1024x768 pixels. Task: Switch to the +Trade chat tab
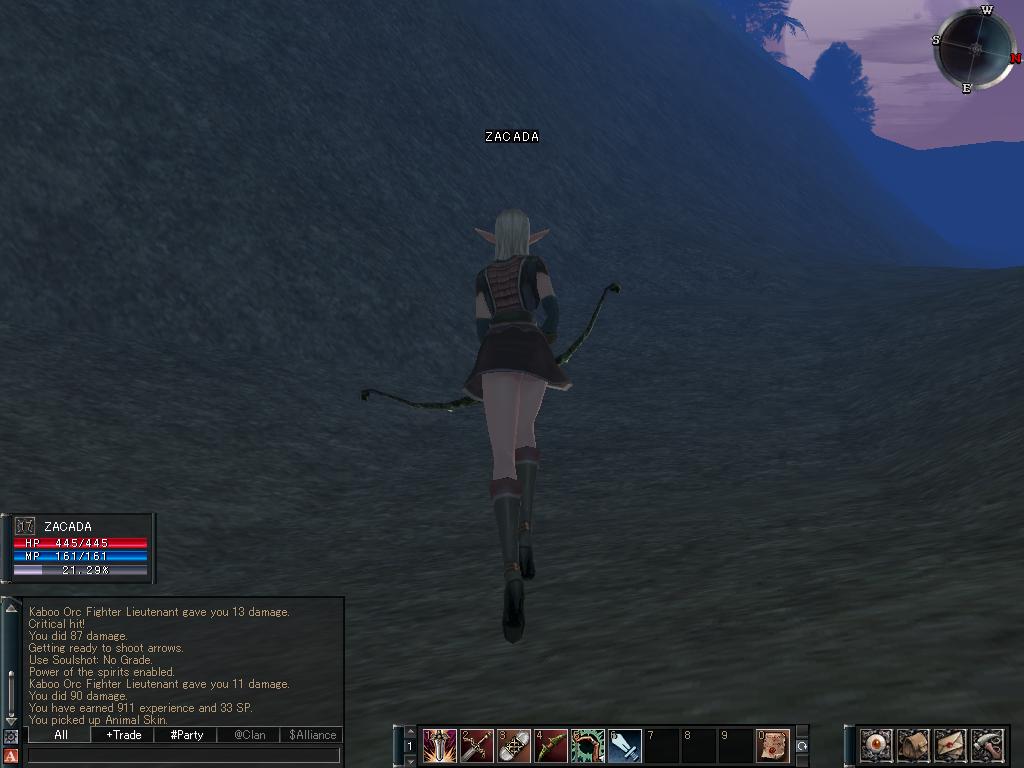tap(123, 735)
